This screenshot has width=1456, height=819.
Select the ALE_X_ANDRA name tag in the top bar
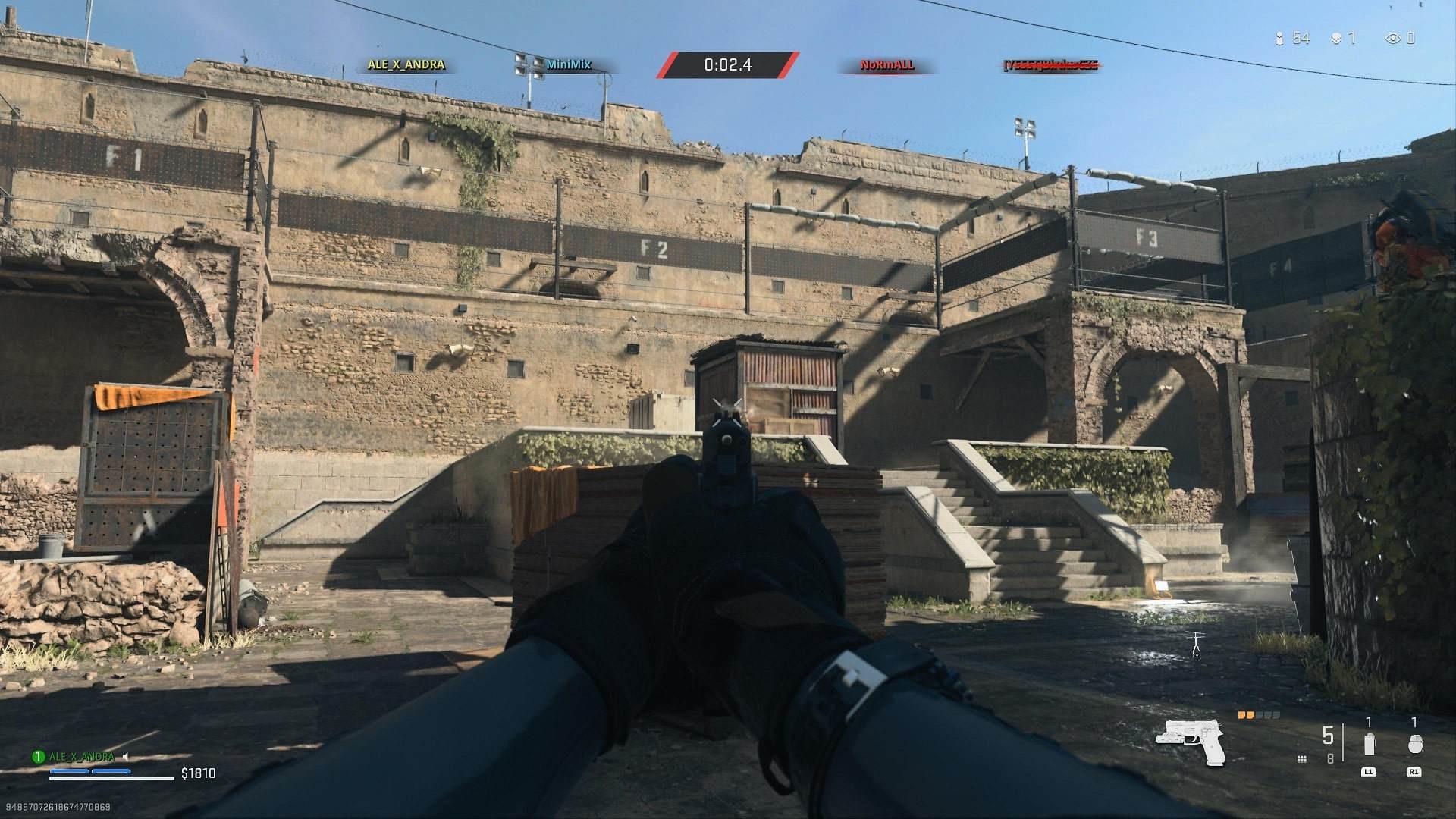pos(406,64)
